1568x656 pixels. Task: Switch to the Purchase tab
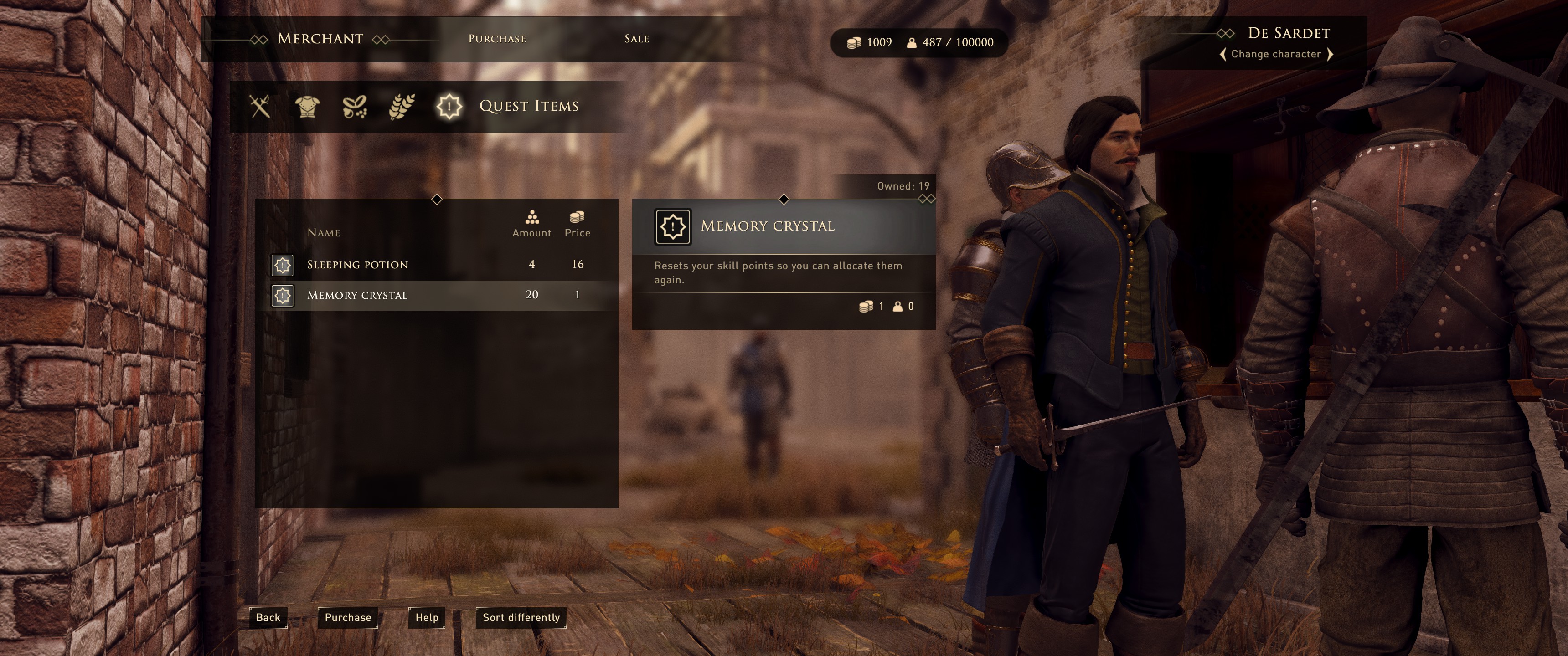pos(497,39)
